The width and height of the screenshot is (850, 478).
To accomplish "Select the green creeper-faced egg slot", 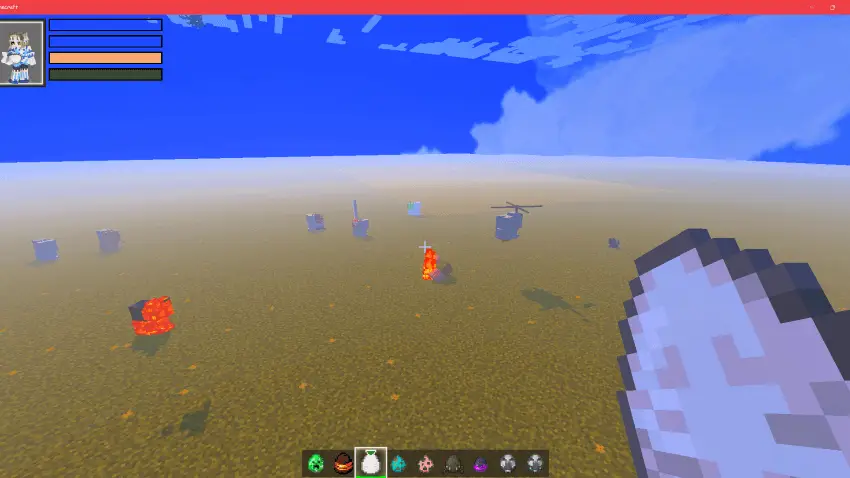I will [317, 463].
